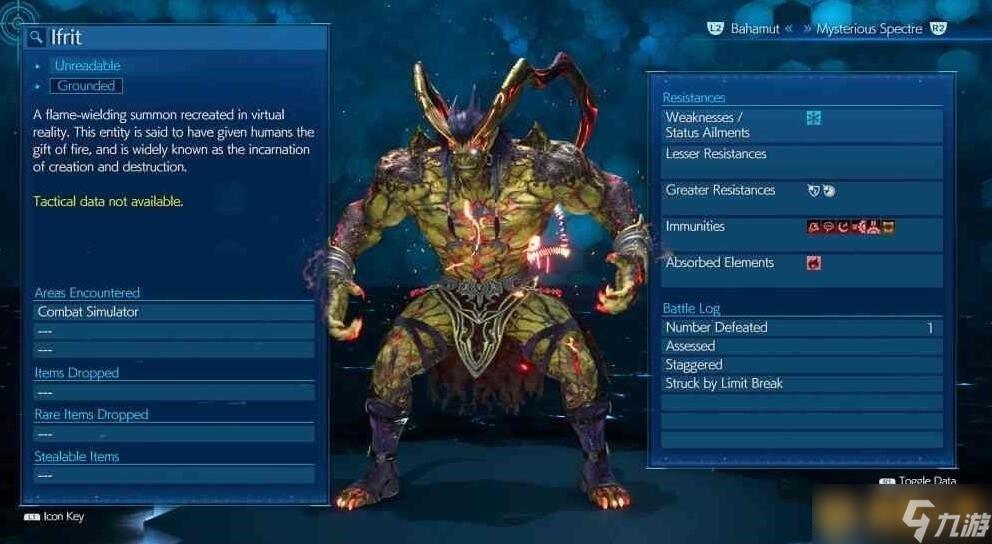Viewport: 992px width, 544px height.
Task: Click the Struck by Limit Break row
Action: [802, 384]
